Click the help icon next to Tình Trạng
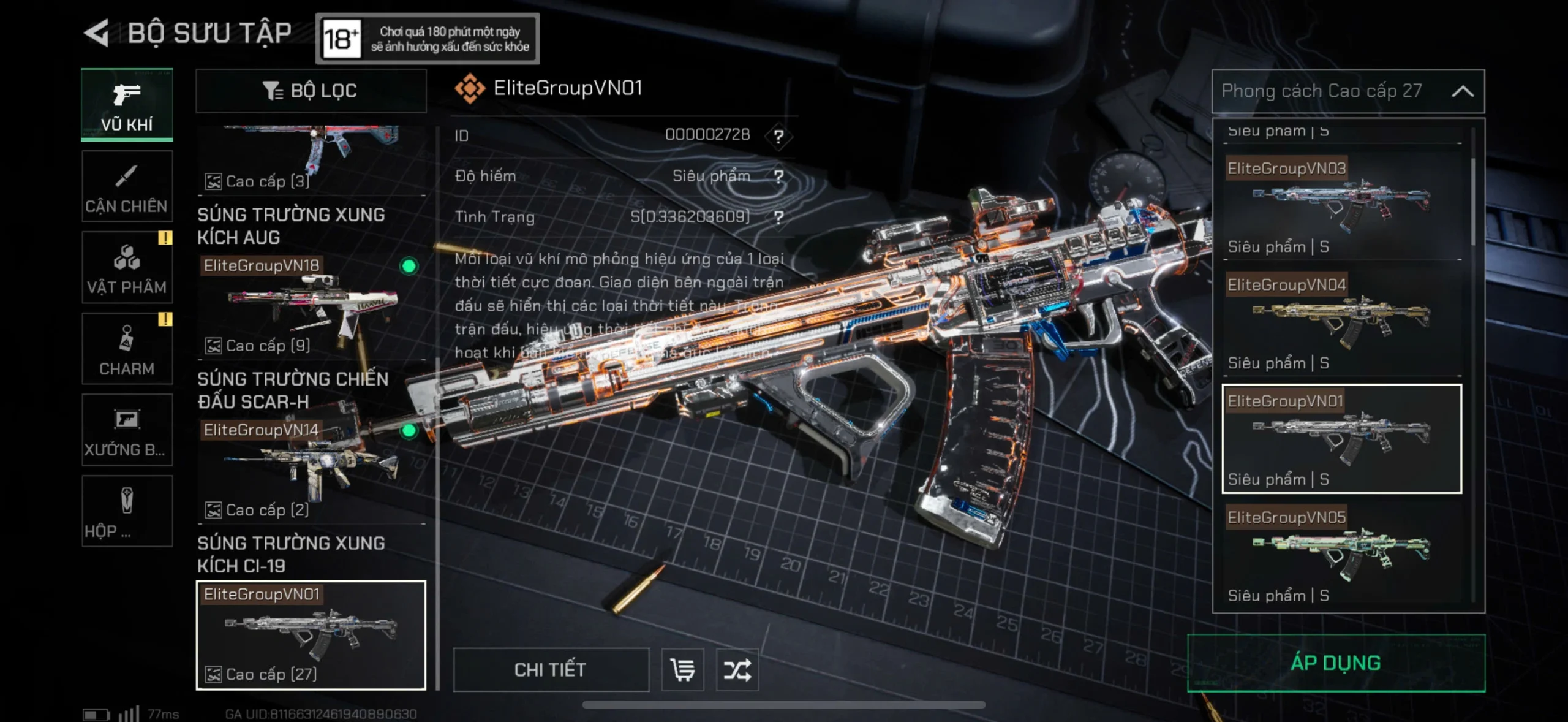This screenshot has height=722, width=1568. [778, 216]
